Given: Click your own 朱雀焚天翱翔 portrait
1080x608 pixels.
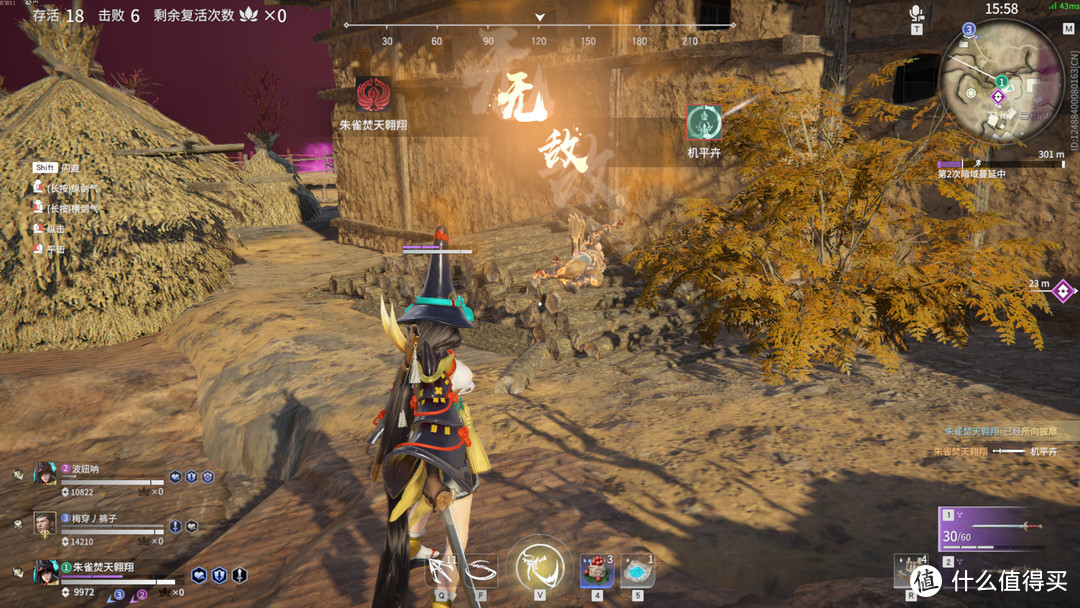Looking at the screenshot, I should (x=45, y=572).
